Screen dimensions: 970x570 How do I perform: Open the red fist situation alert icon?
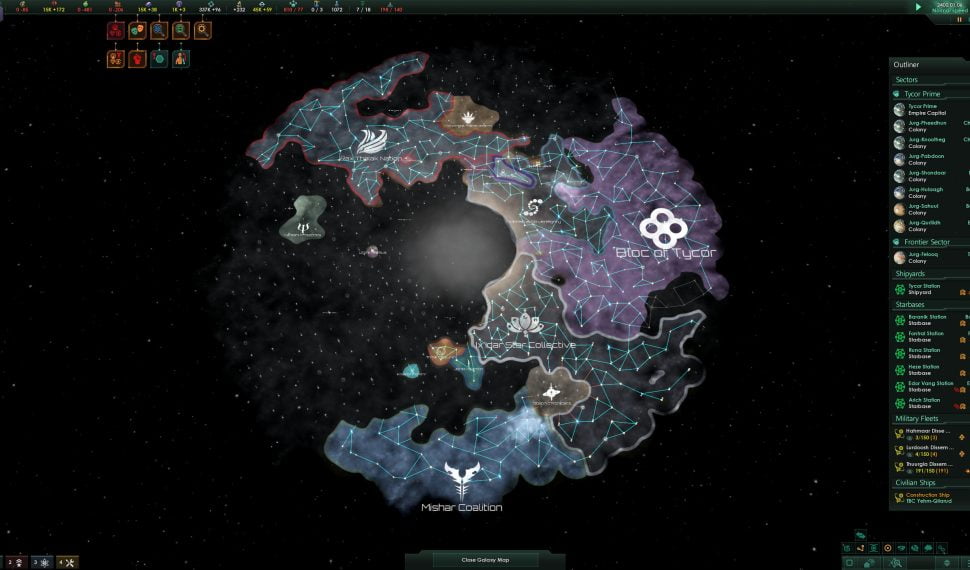(136, 59)
